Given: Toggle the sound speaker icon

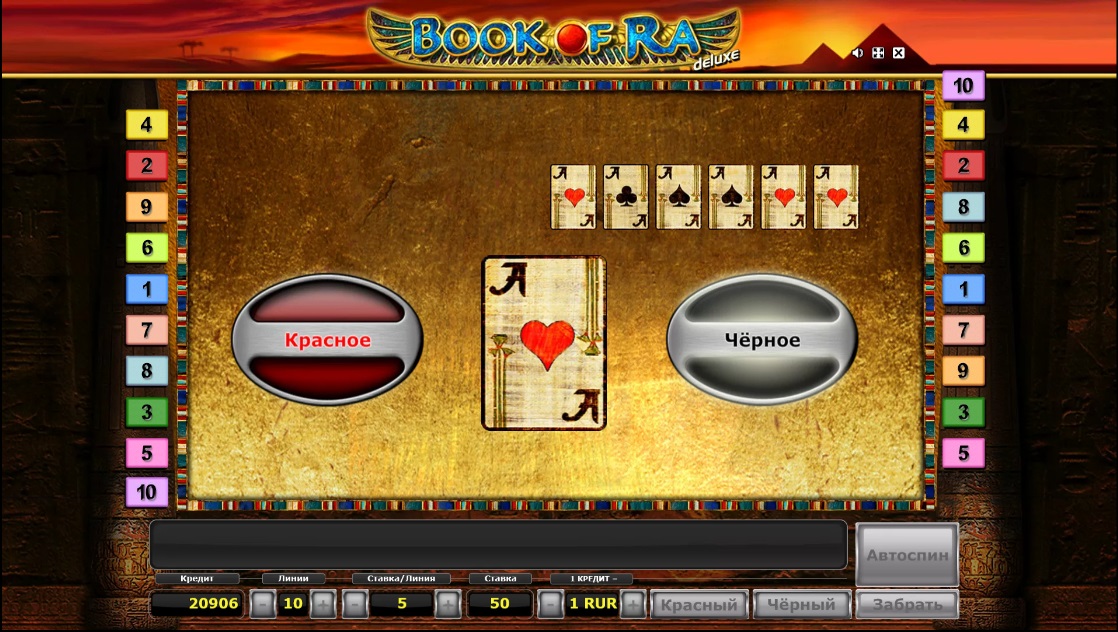Looking at the screenshot, I should point(857,53).
